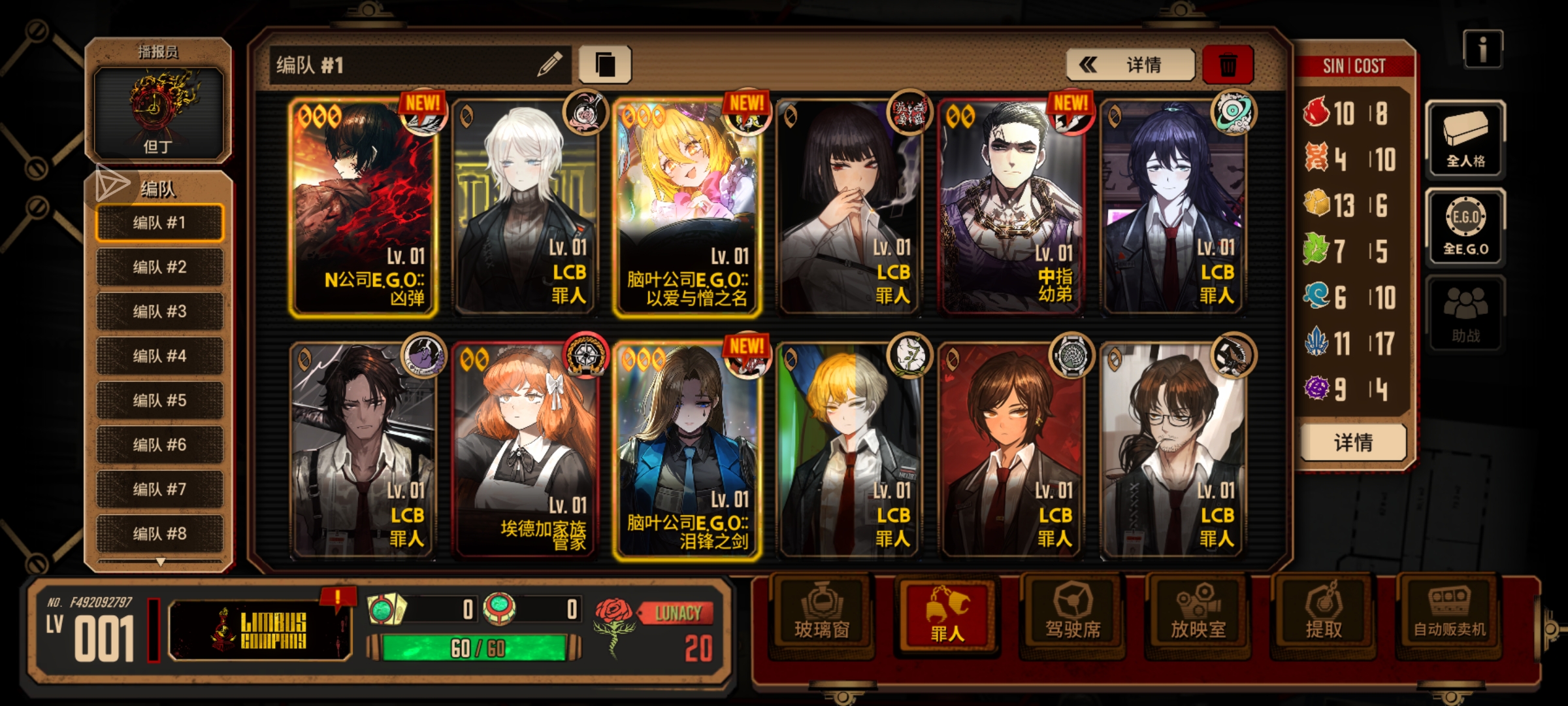Toggle the announcer portrait of 但丁
Image resolution: width=1568 pixels, height=706 pixels.
coord(157,111)
